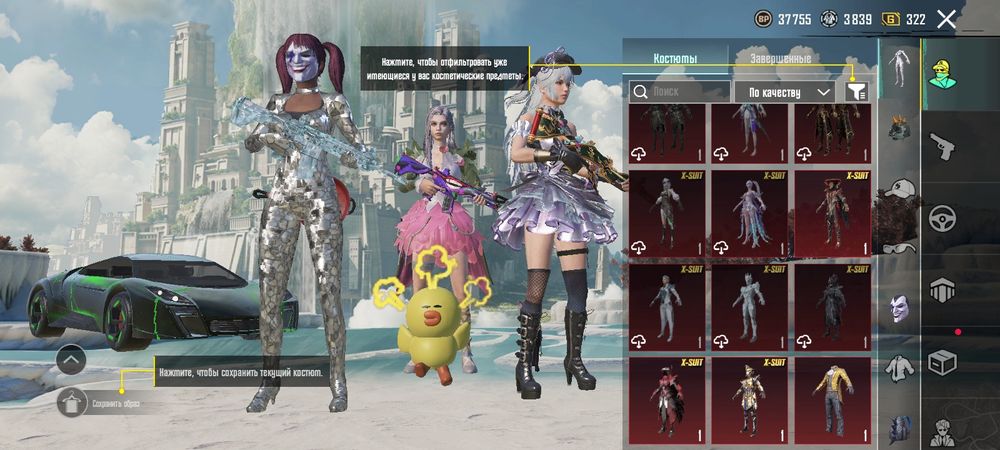Choose the baseball cap headwear category
The width and height of the screenshot is (1000, 450).
[898, 190]
